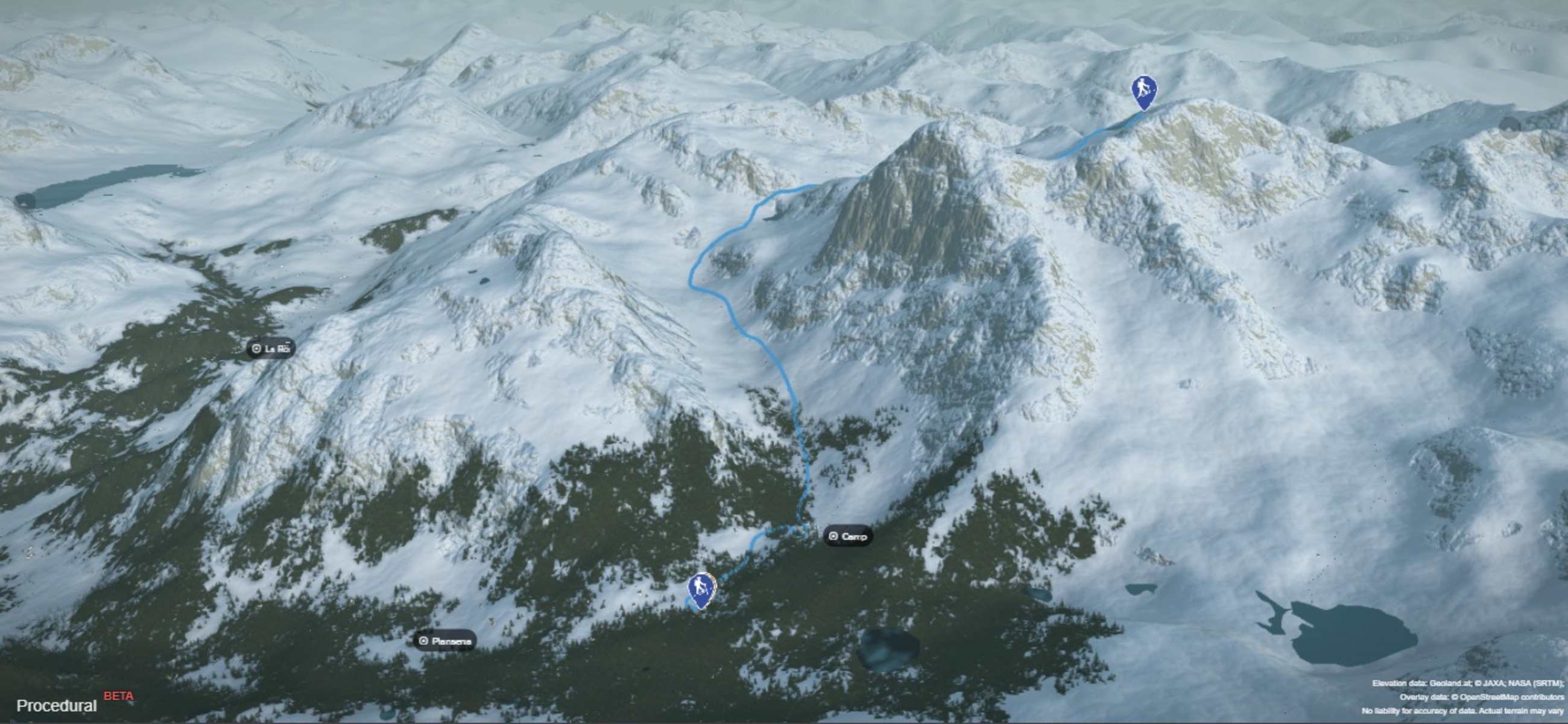Select the hiker marker in the forest
This screenshot has height=724, width=1568.
tap(701, 589)
